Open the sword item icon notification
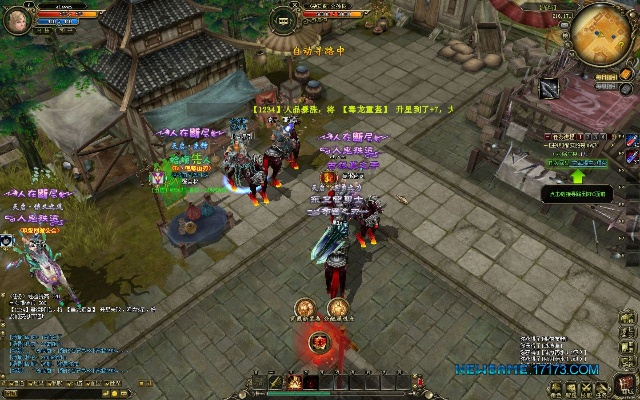The height and width of the screenshot is (400, 640). pyautogui.click(x=549, y=88)
